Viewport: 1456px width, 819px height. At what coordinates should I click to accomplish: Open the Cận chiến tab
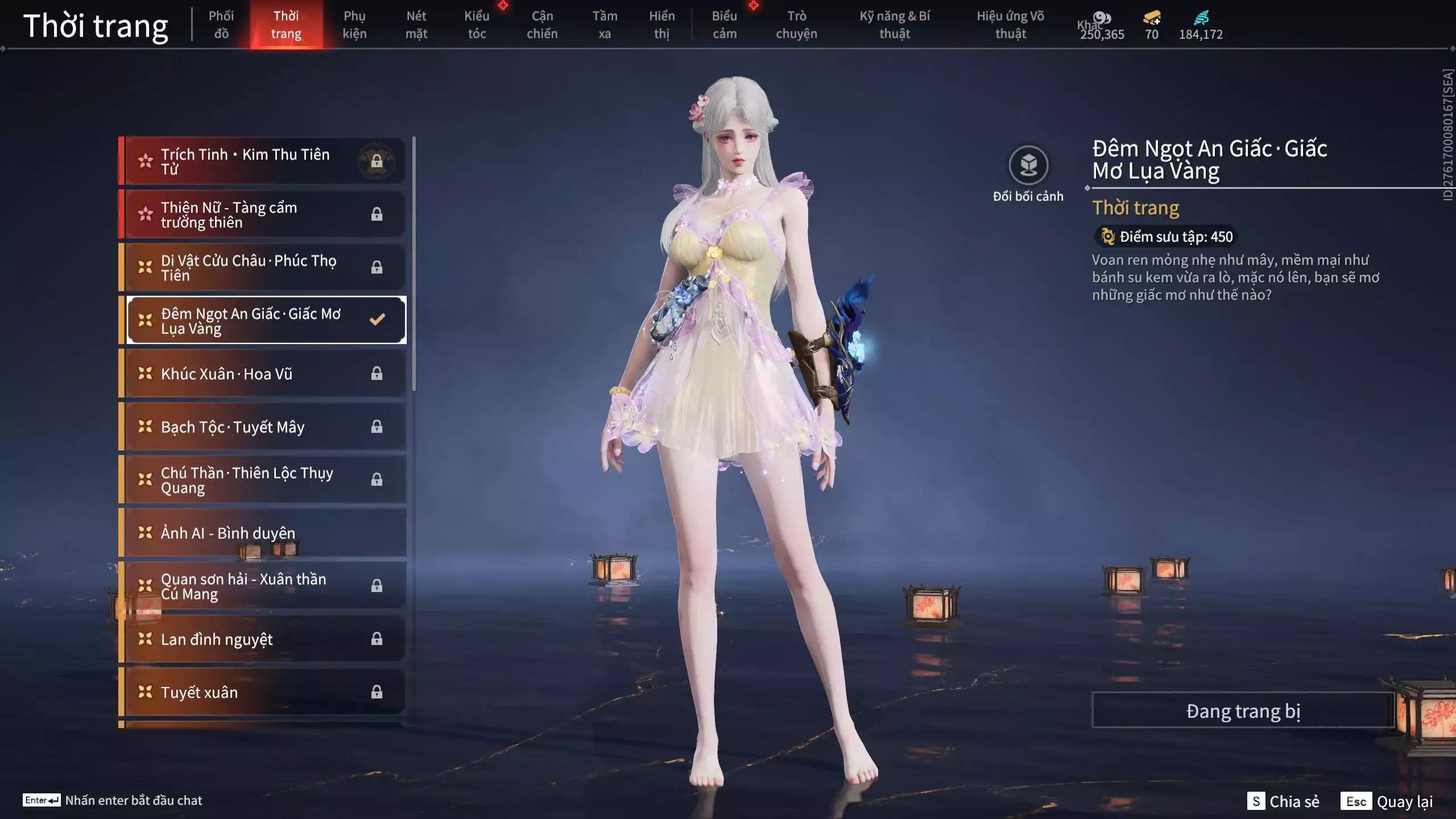click(542, 24)
